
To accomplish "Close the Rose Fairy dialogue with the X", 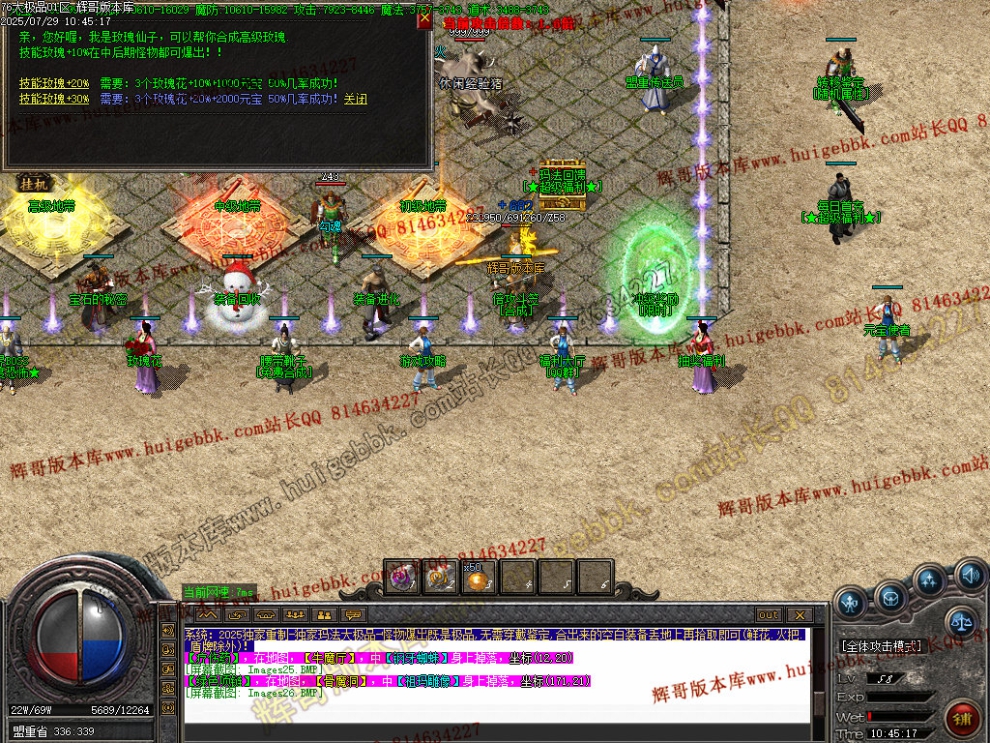I will pos(424,20).
